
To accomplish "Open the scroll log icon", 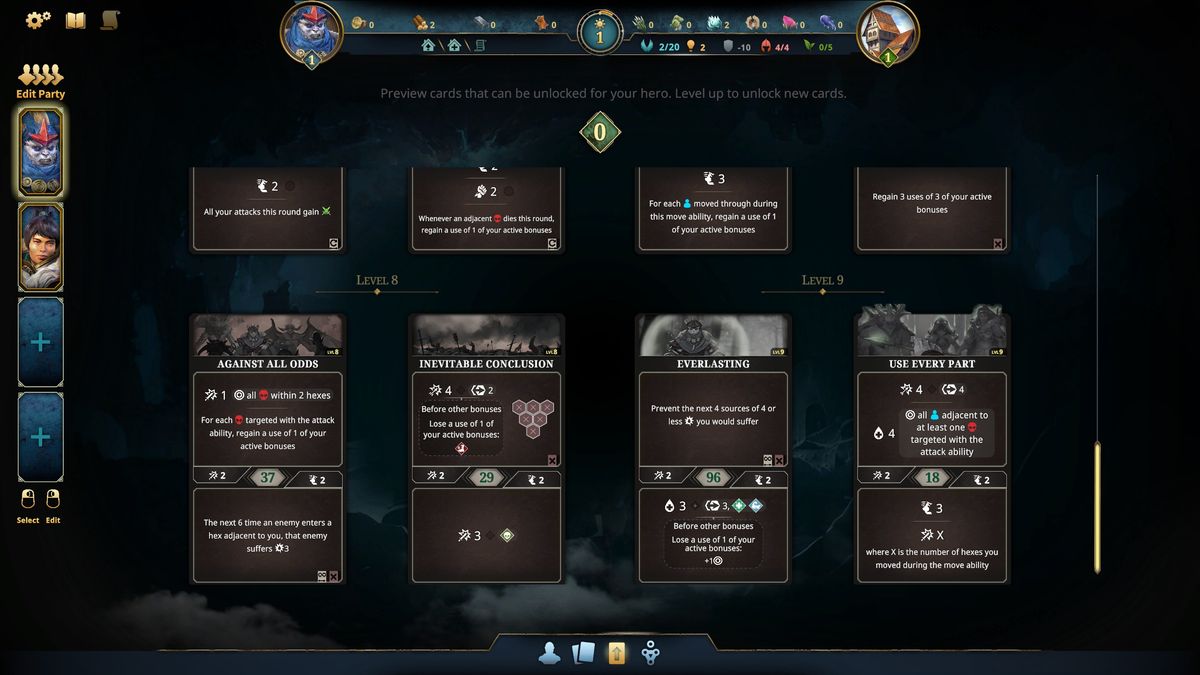I will tap(110, 20).
